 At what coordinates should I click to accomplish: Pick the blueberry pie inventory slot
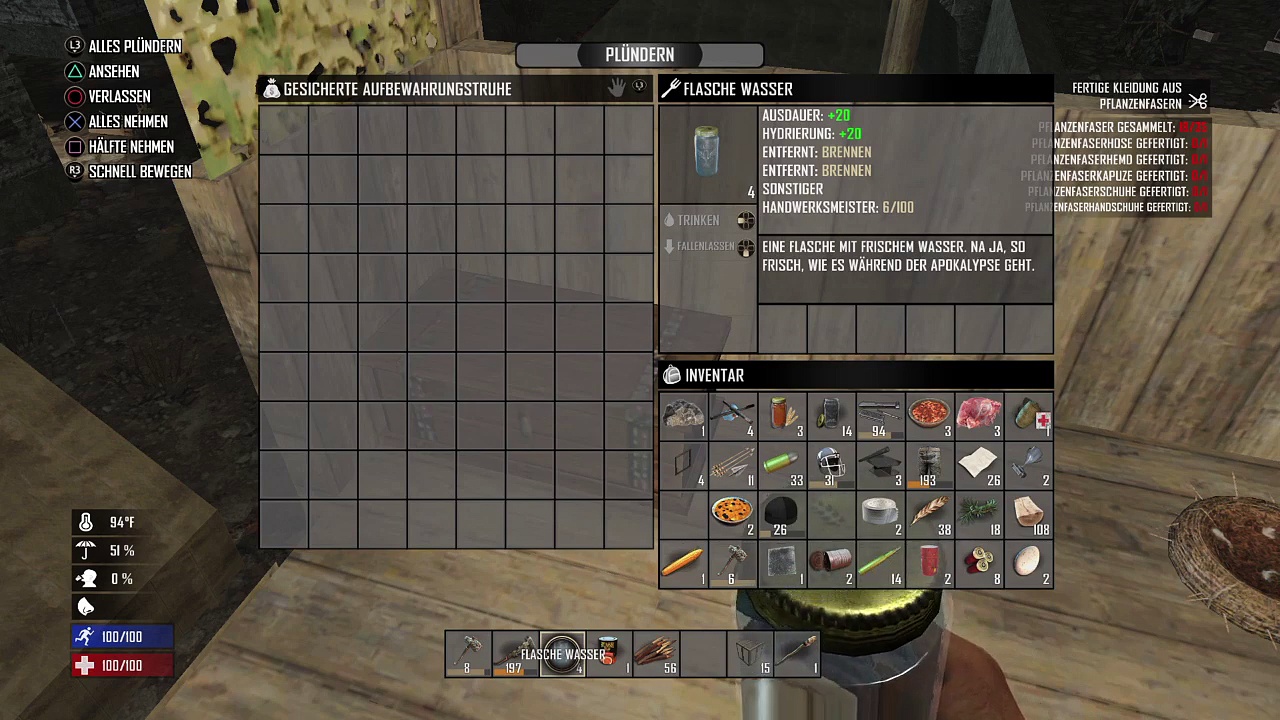tap(733, 513)
